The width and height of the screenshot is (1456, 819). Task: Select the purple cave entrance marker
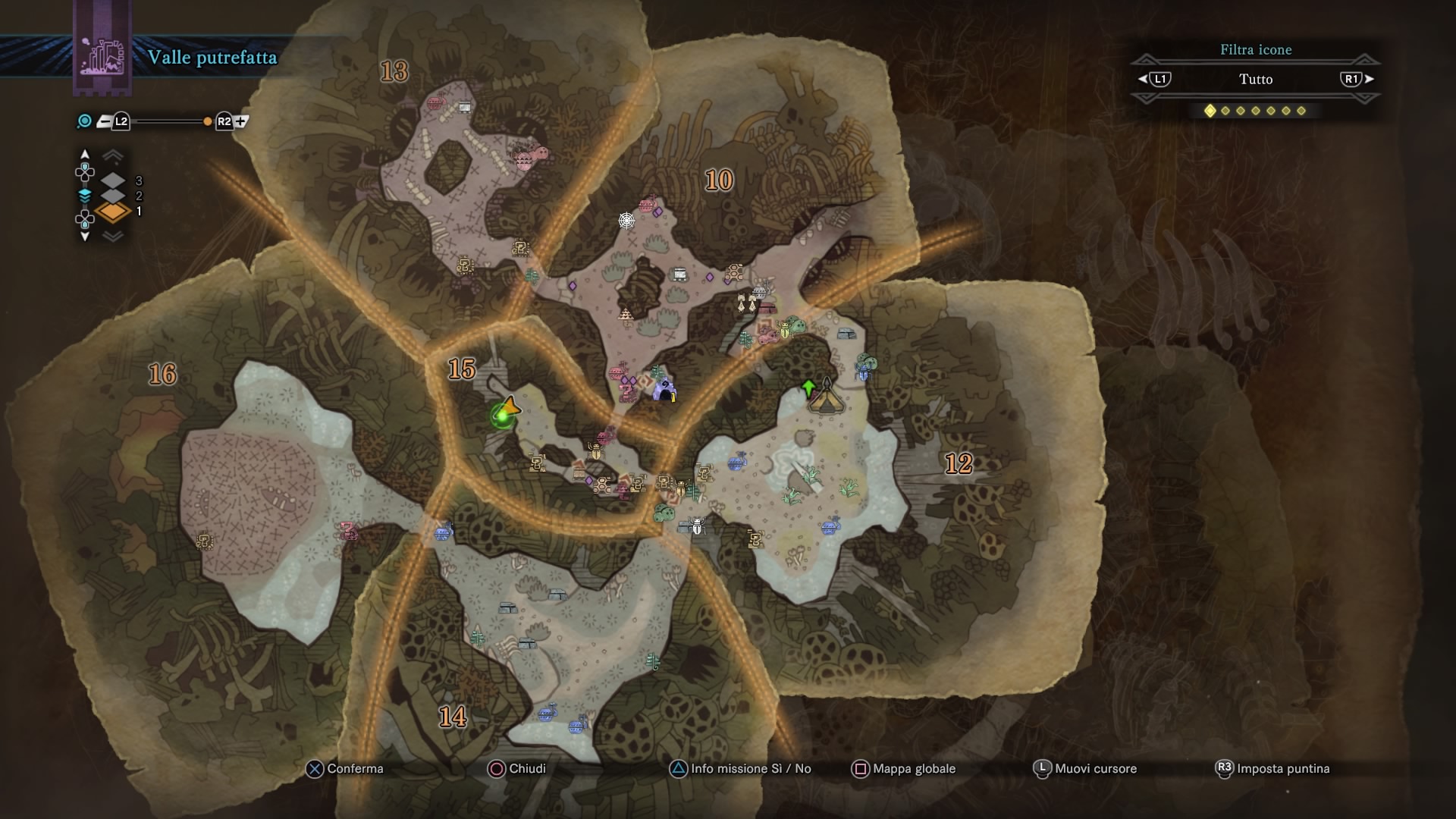(x=665, y=390)
